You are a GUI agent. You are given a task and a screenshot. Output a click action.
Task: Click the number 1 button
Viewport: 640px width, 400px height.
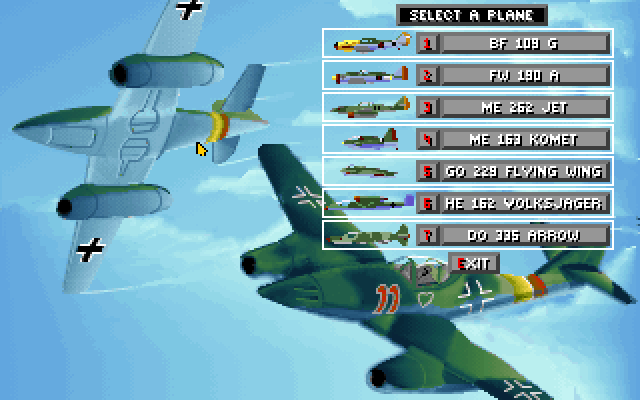click(x=427, y=43)
